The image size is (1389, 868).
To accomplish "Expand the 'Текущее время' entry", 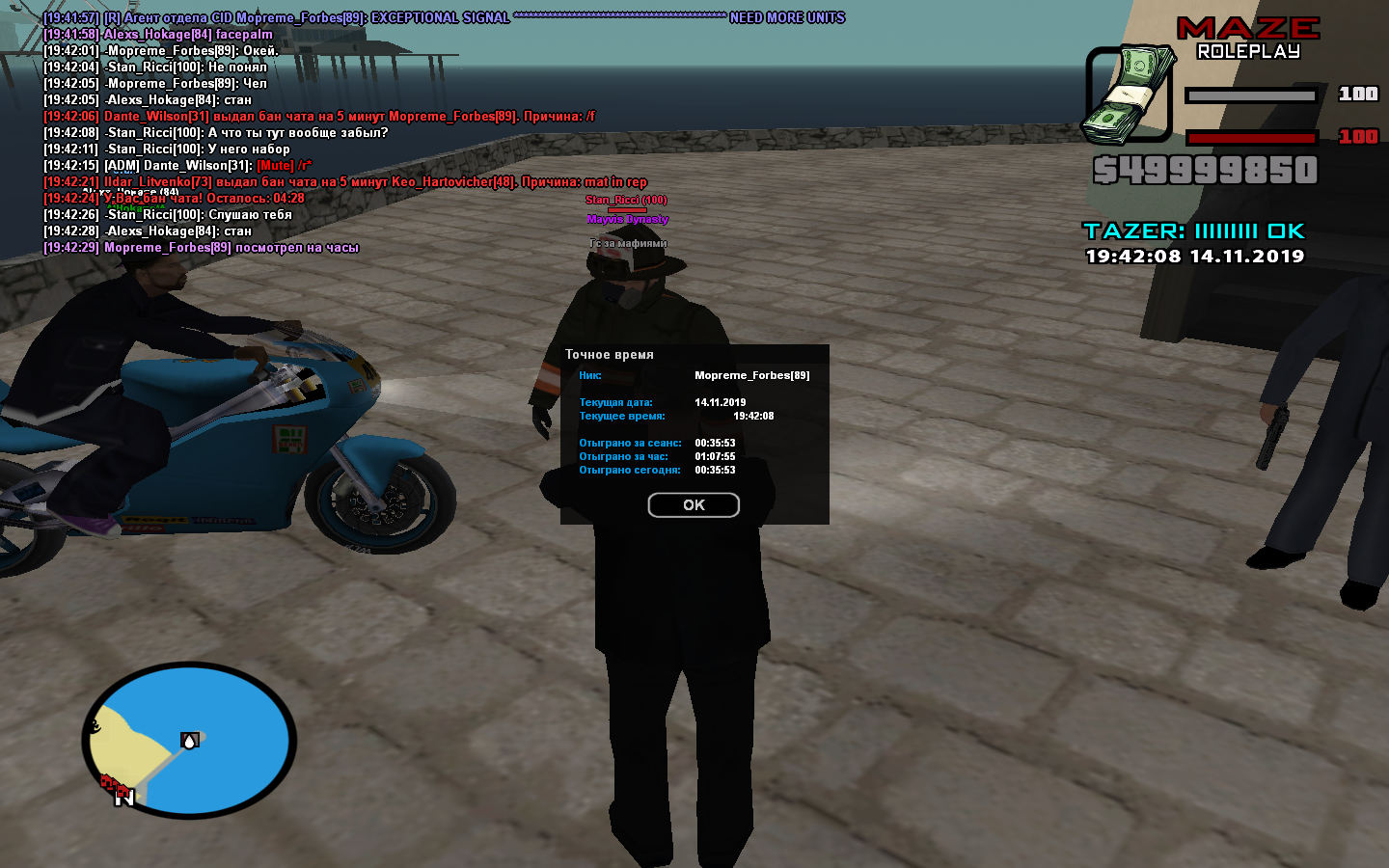I will click(622, 416).
